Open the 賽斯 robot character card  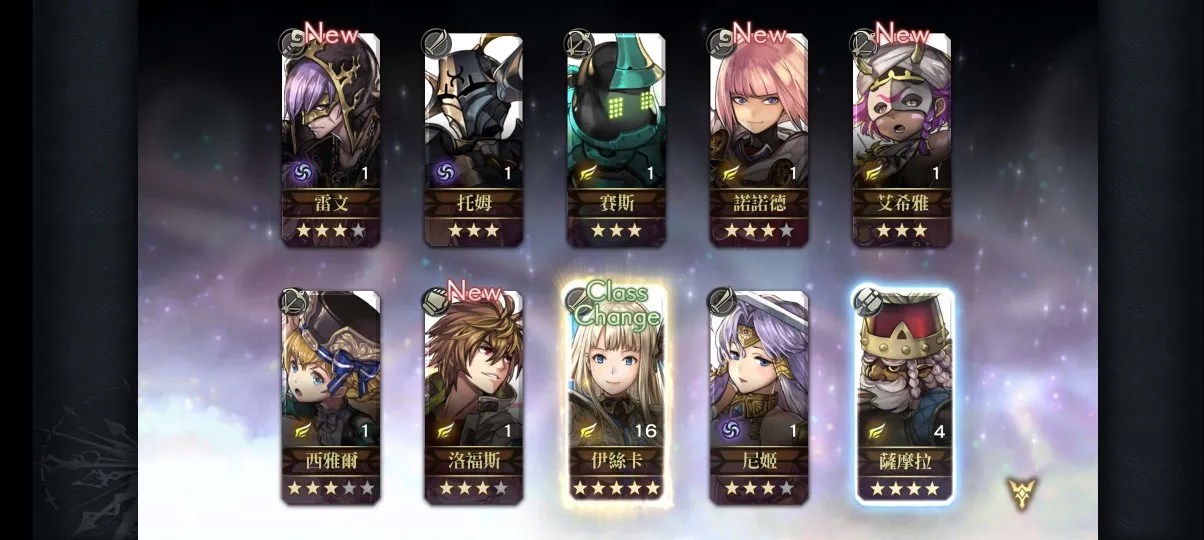pos(616,139)
